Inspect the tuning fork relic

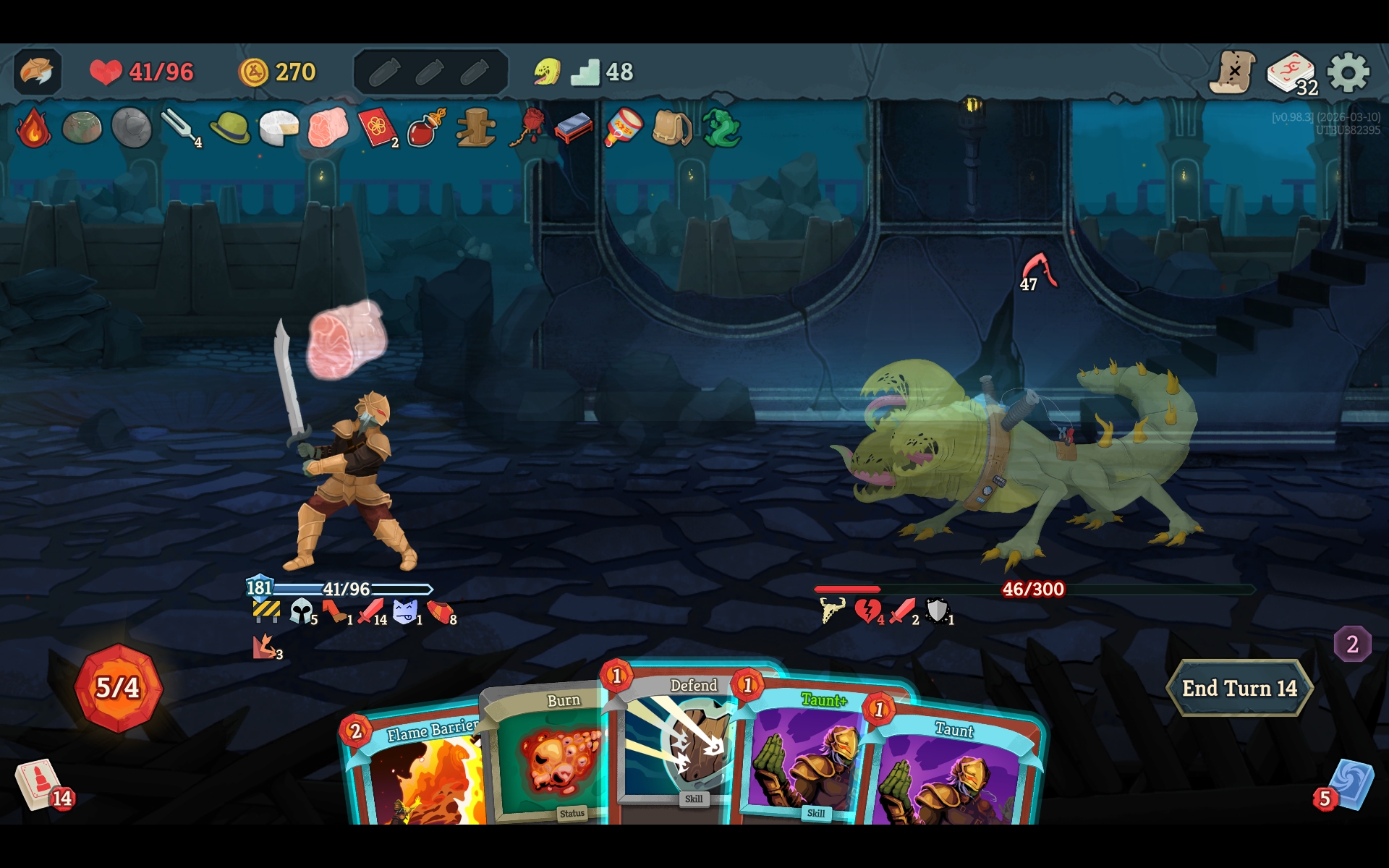[x=179, y=128]
